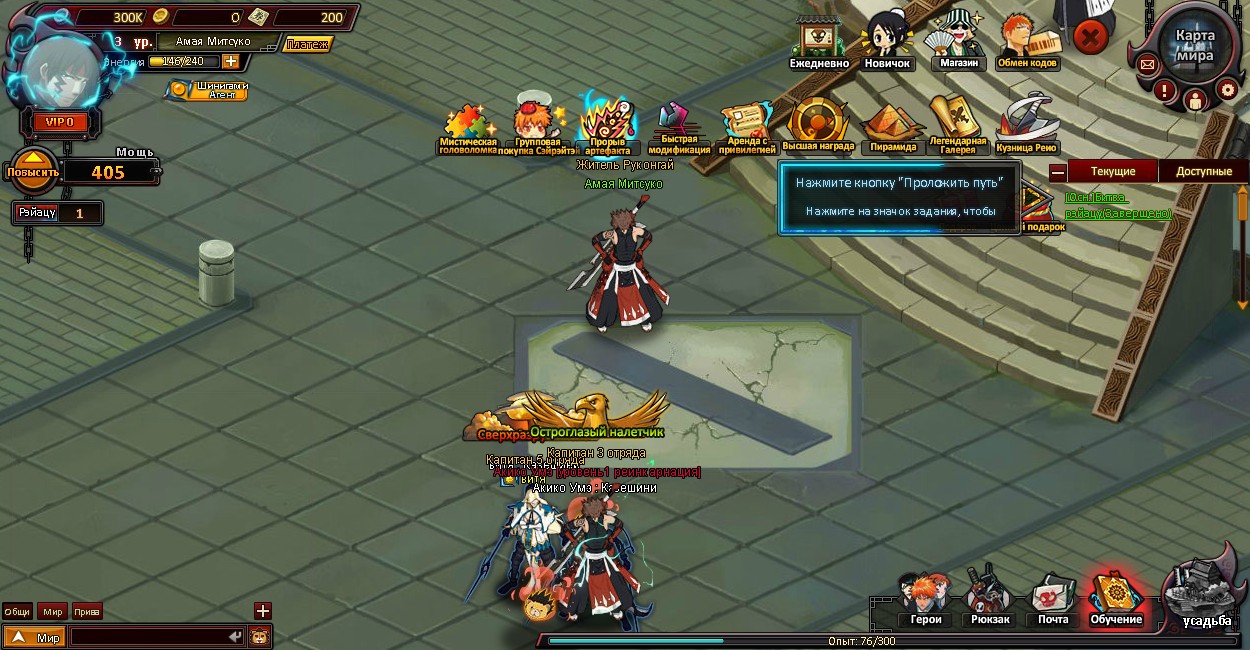Switch to the Текущие quests tab

pyautogui.click(x=1112, y=171)
